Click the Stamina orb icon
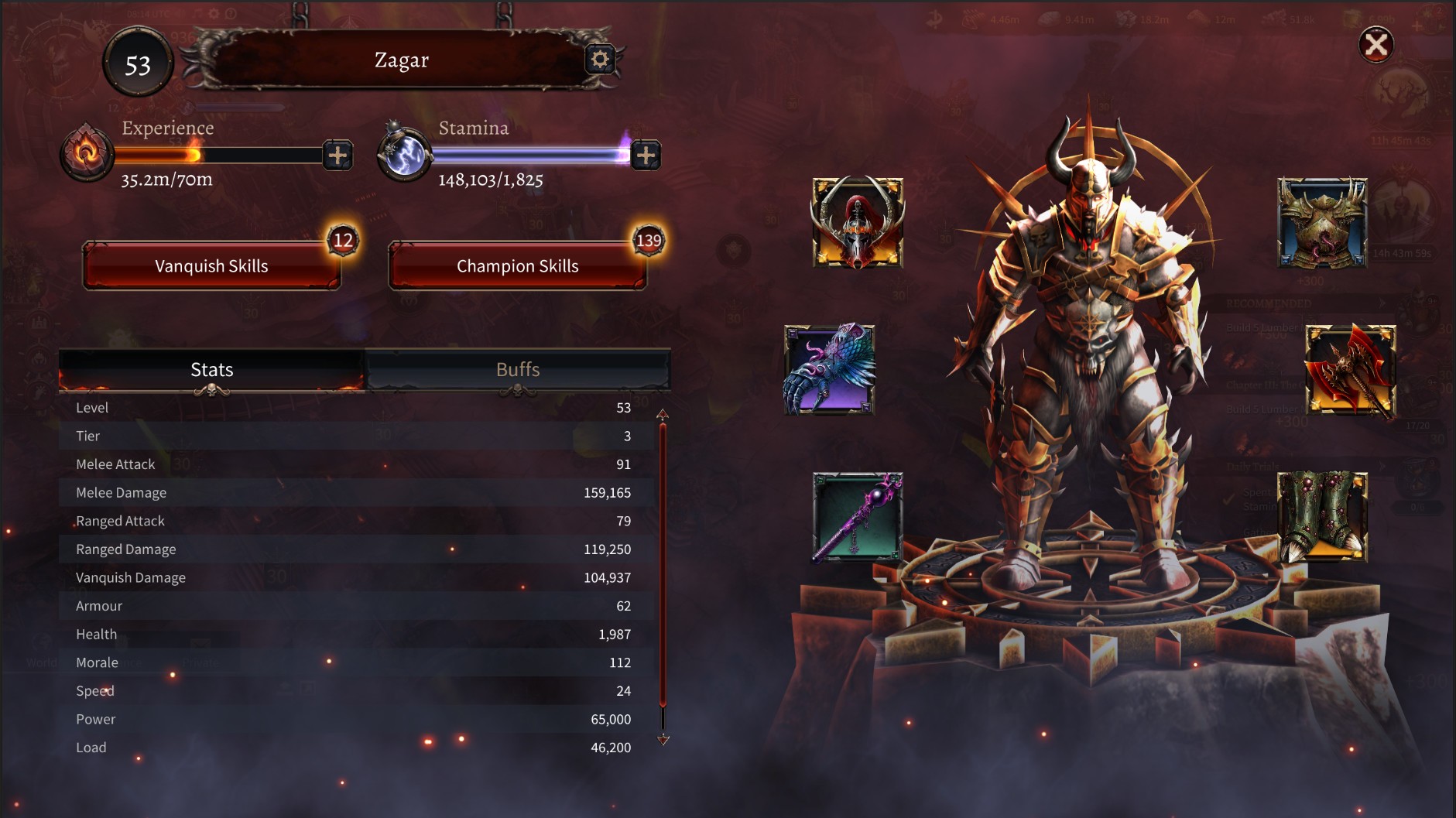The width and height of the screenshot is (1456, 818). tap(403, 153)
